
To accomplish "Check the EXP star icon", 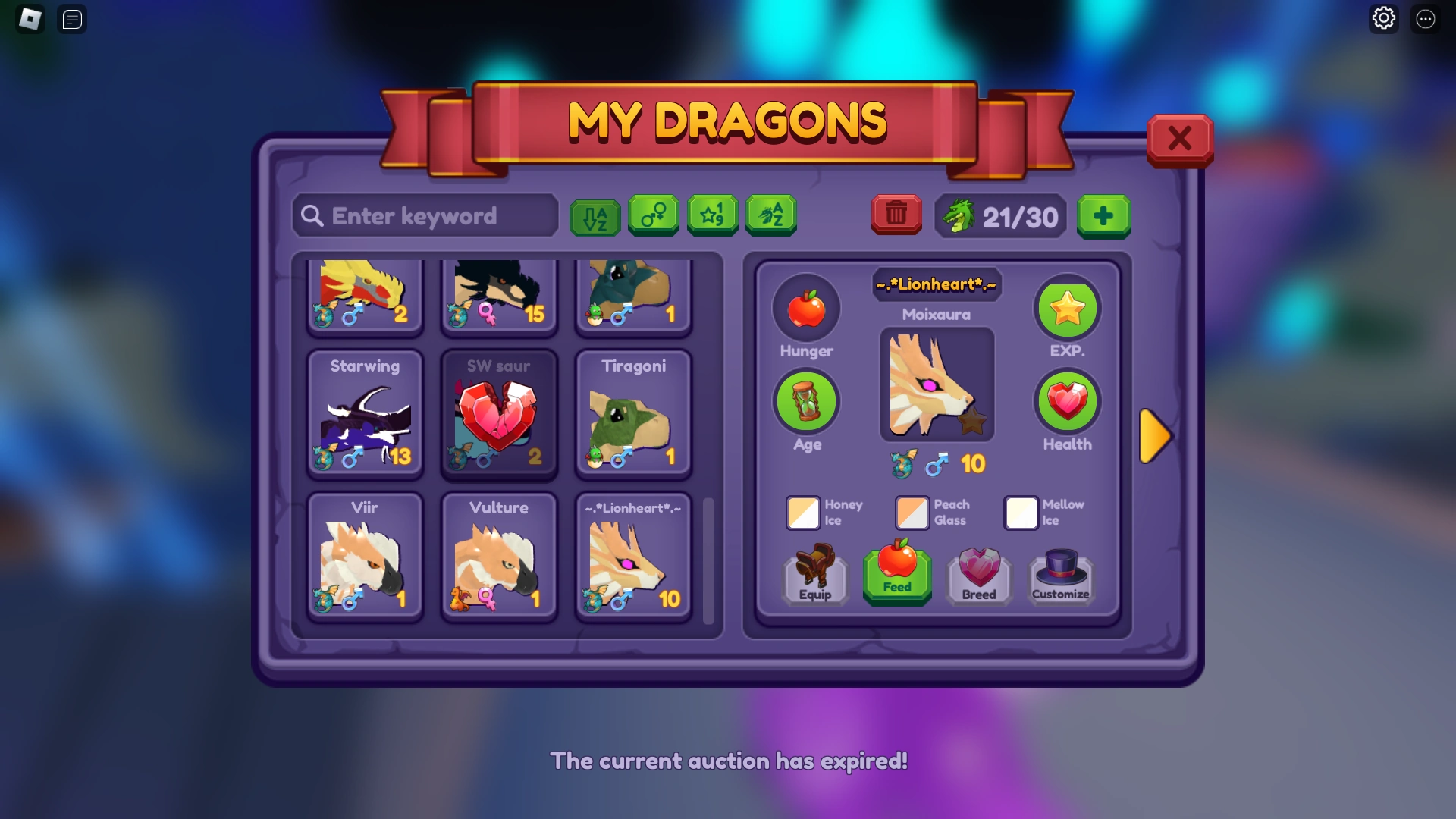I will pyautogui.click(x=1067, y=308).
